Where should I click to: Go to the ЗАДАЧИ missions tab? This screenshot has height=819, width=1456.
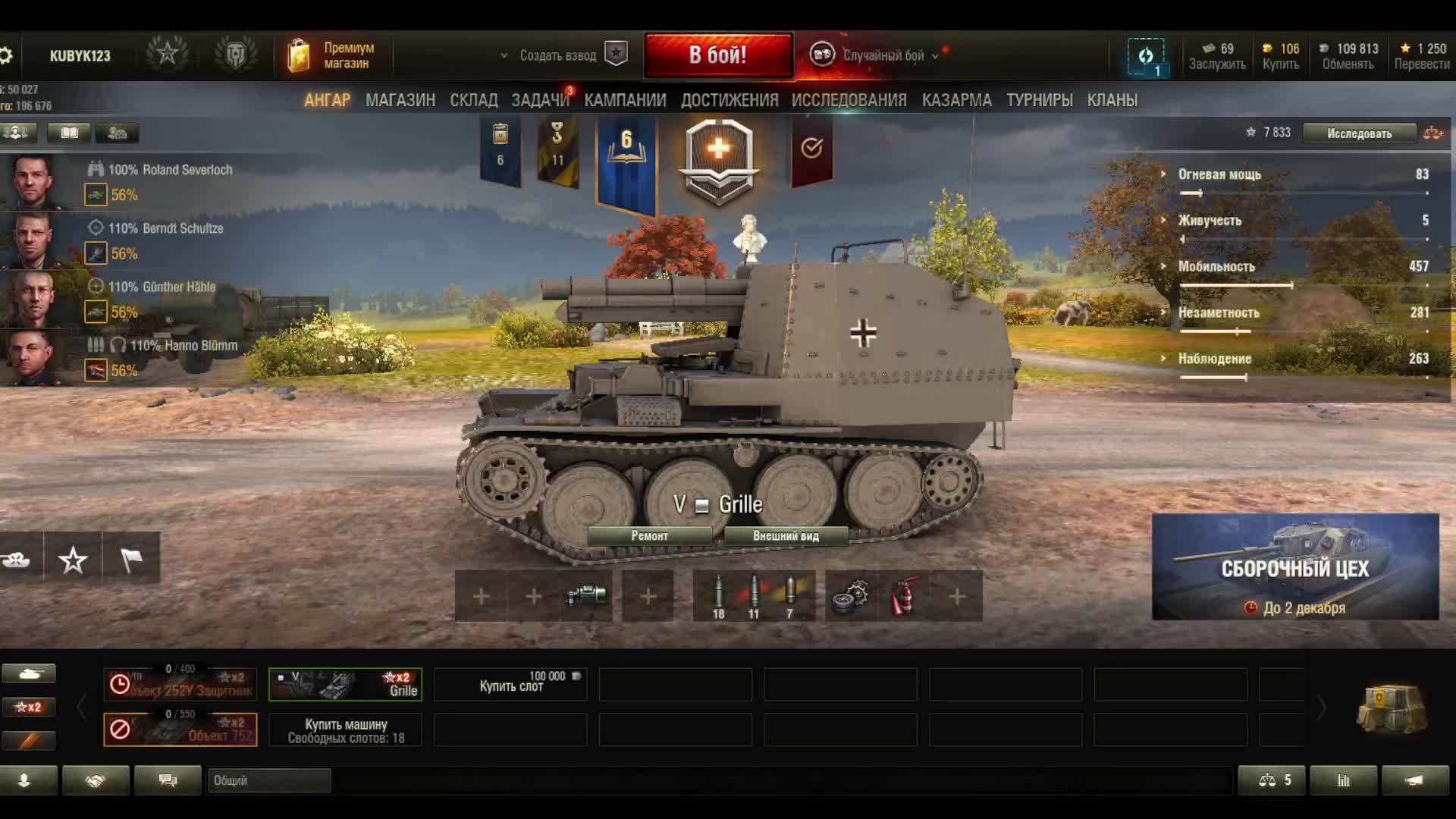pyautogui.click(x=540, y=100)
